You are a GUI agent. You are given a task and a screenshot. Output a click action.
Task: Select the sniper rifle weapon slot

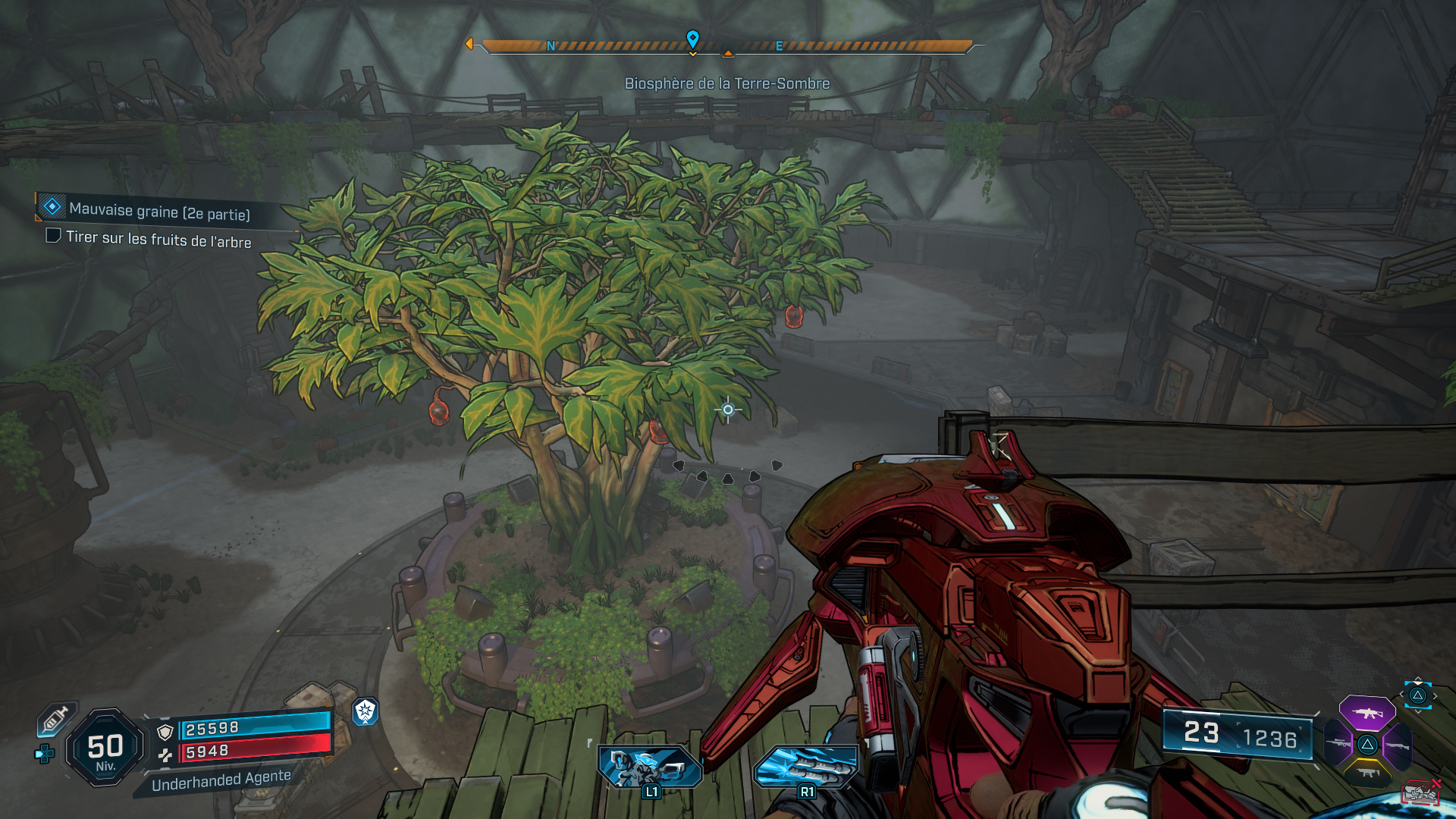click(x=1337, y=743)
